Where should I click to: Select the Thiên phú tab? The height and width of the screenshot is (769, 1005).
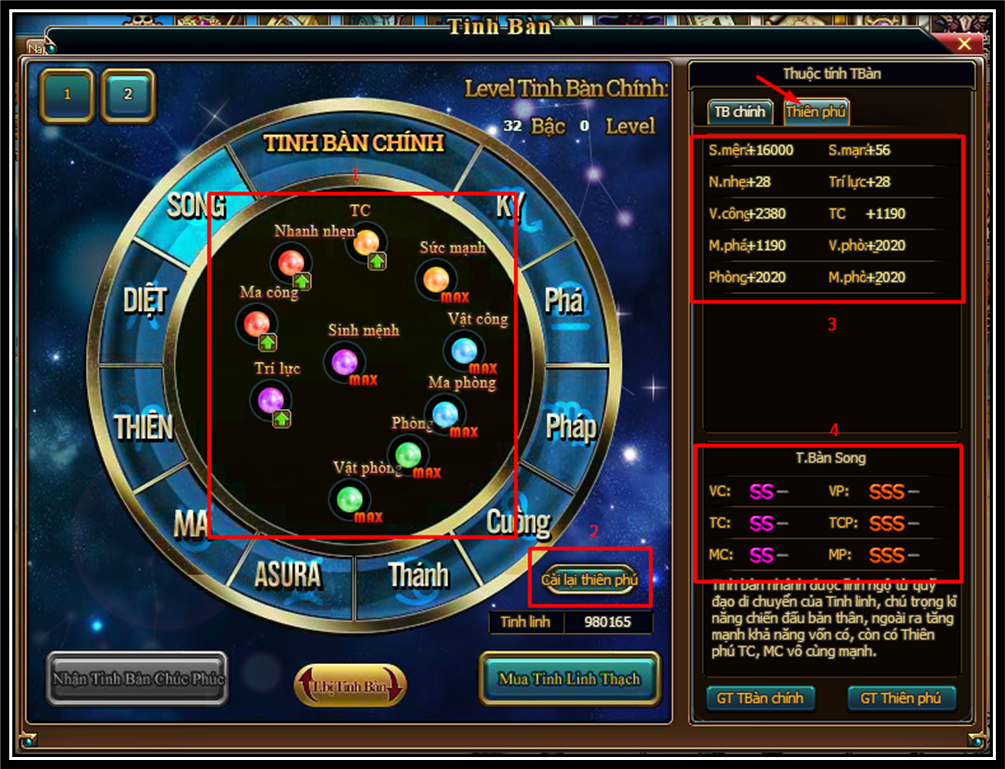coord(816,112)
